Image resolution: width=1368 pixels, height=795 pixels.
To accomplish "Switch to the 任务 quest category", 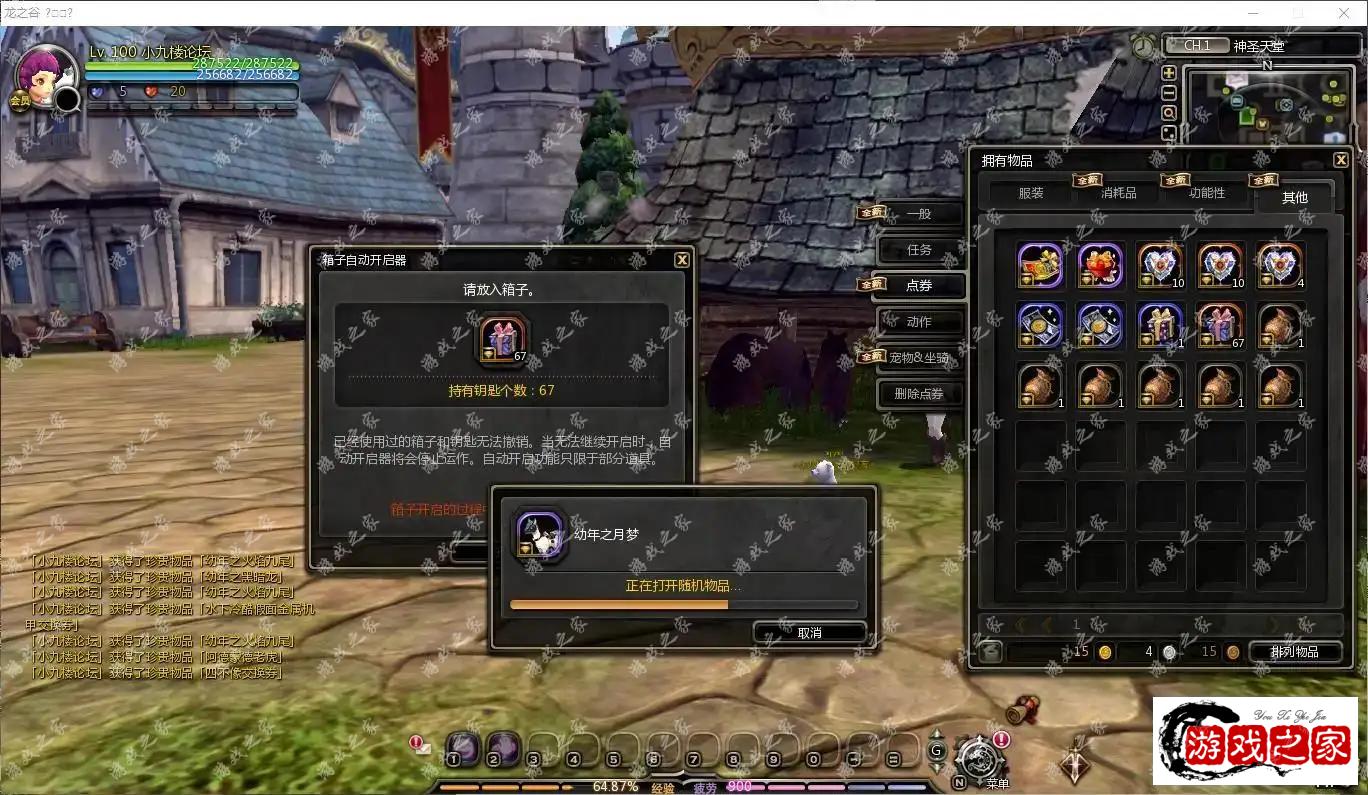I will point(919,250).
